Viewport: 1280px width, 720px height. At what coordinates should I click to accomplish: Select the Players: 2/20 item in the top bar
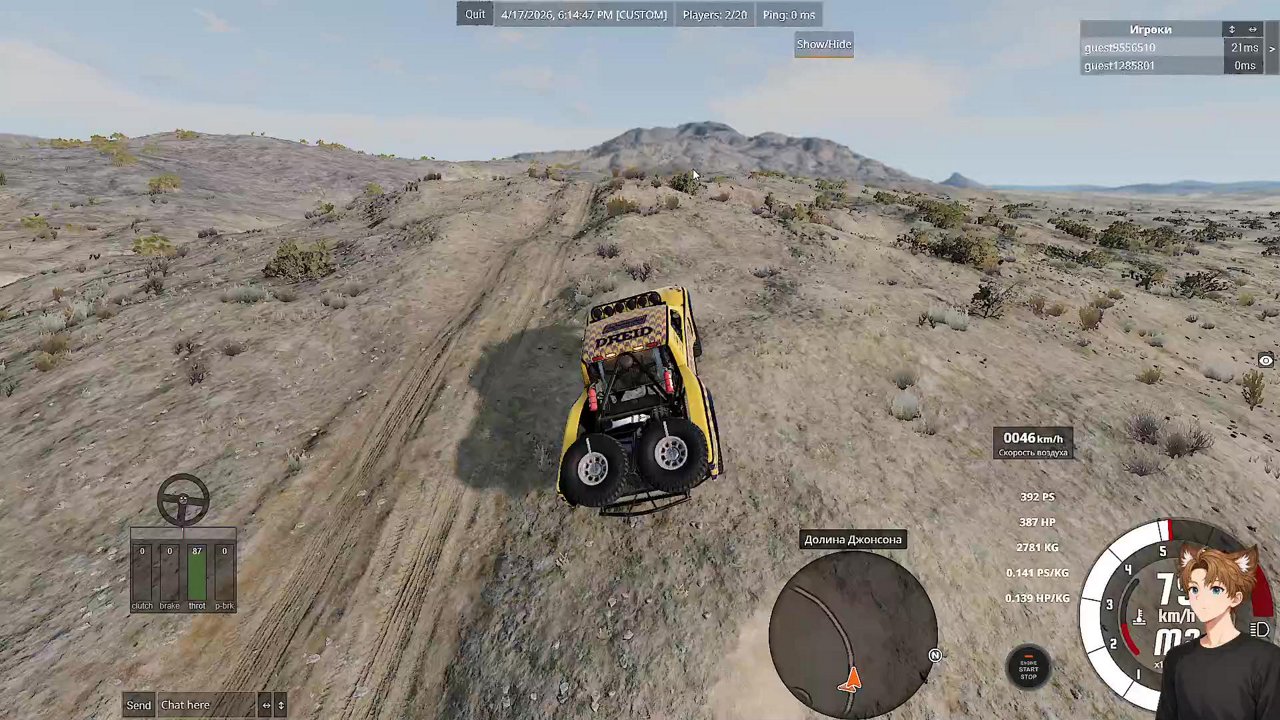click(714, 14)
